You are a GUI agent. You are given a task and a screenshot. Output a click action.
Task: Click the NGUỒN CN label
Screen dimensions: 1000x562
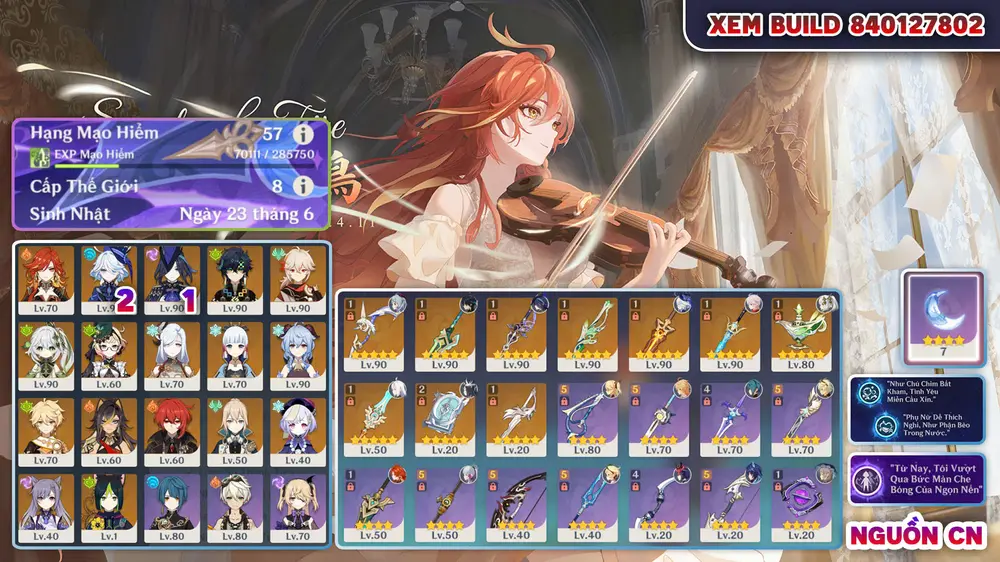[917, 535]
